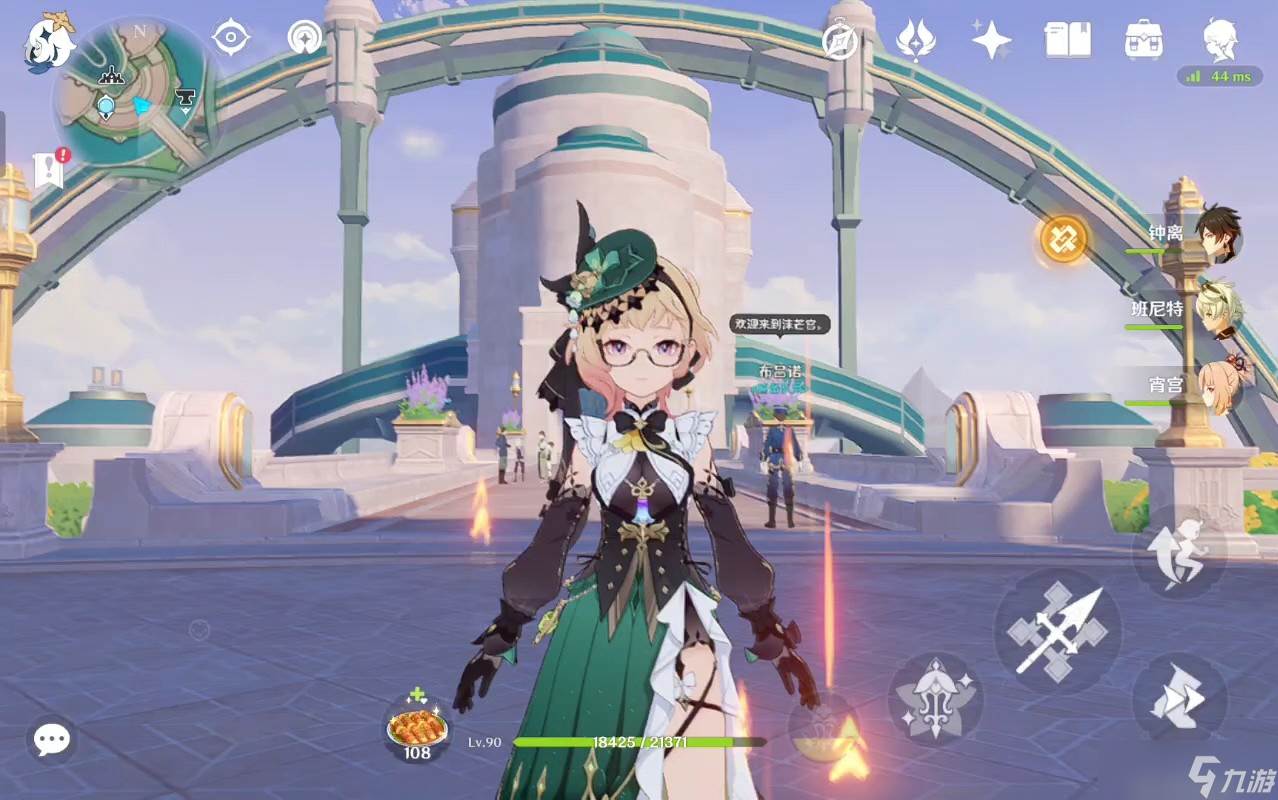
Task: Tap the spear normal attack button
Action: tap(1057, 631)
